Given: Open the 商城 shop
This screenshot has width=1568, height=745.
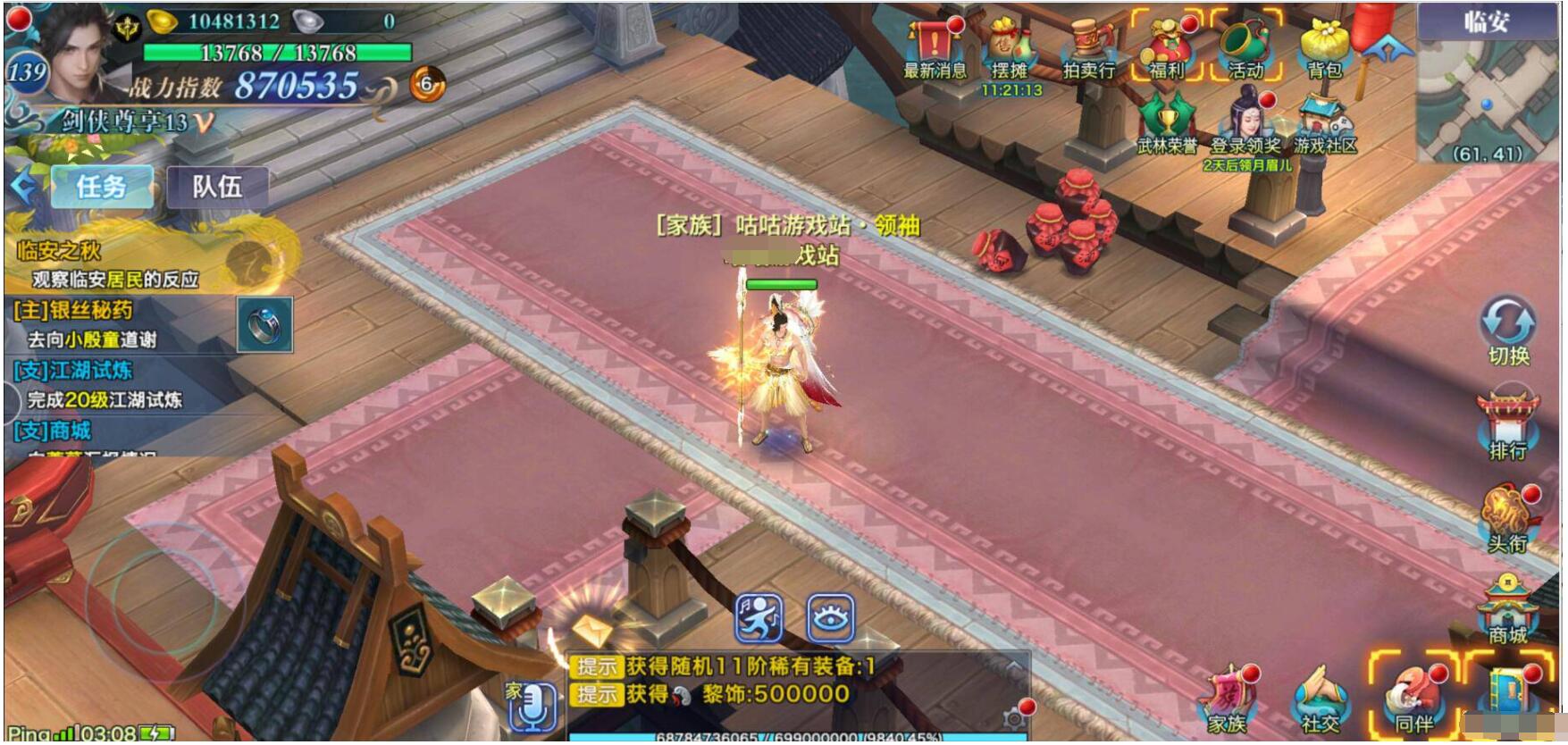Looking at the screenshot, I should (1508, 609).
